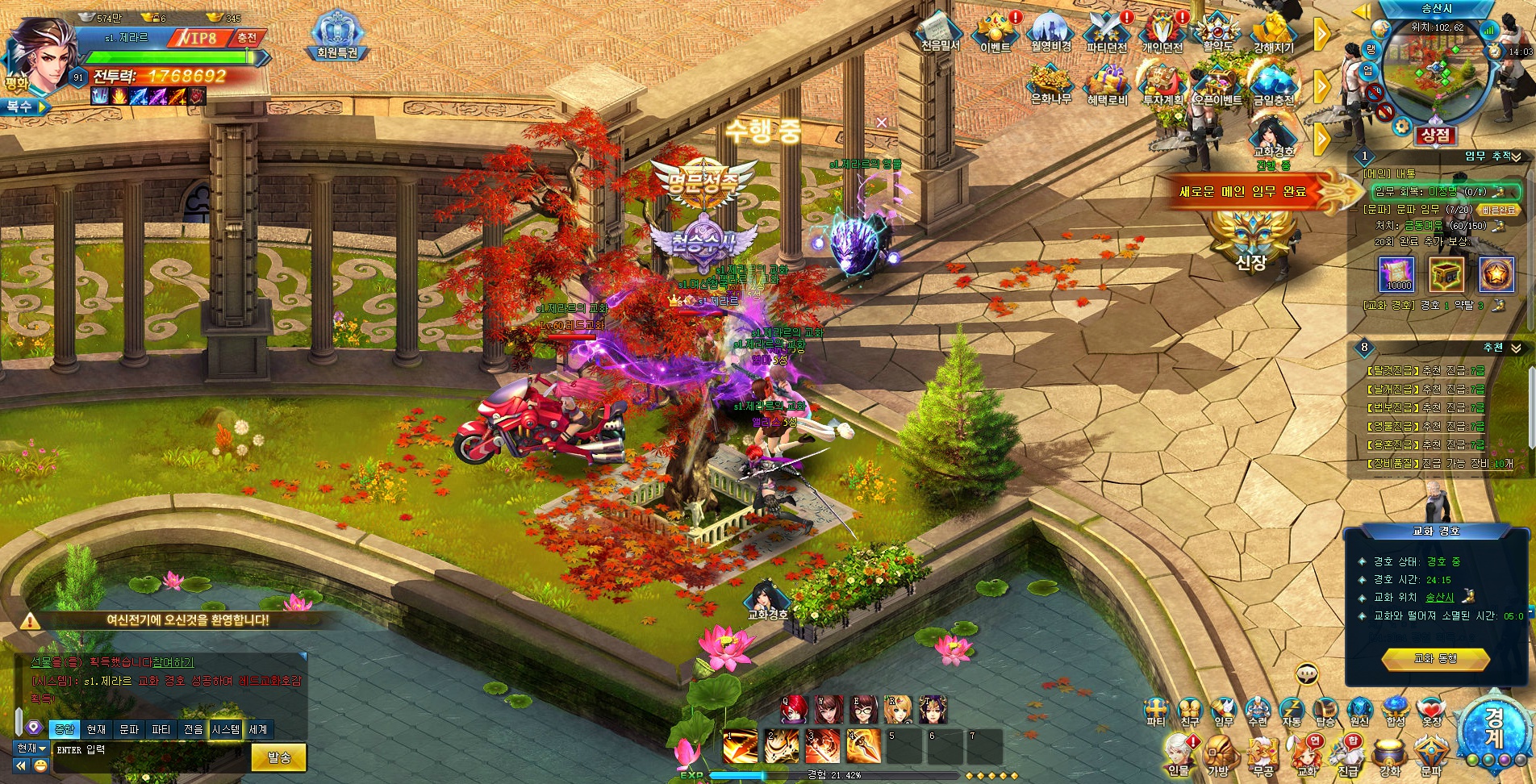The height and width of the screenshot is (784, 1536).
Task: Open the 무공 martial skills icon
Action: tap(1263, 756)
